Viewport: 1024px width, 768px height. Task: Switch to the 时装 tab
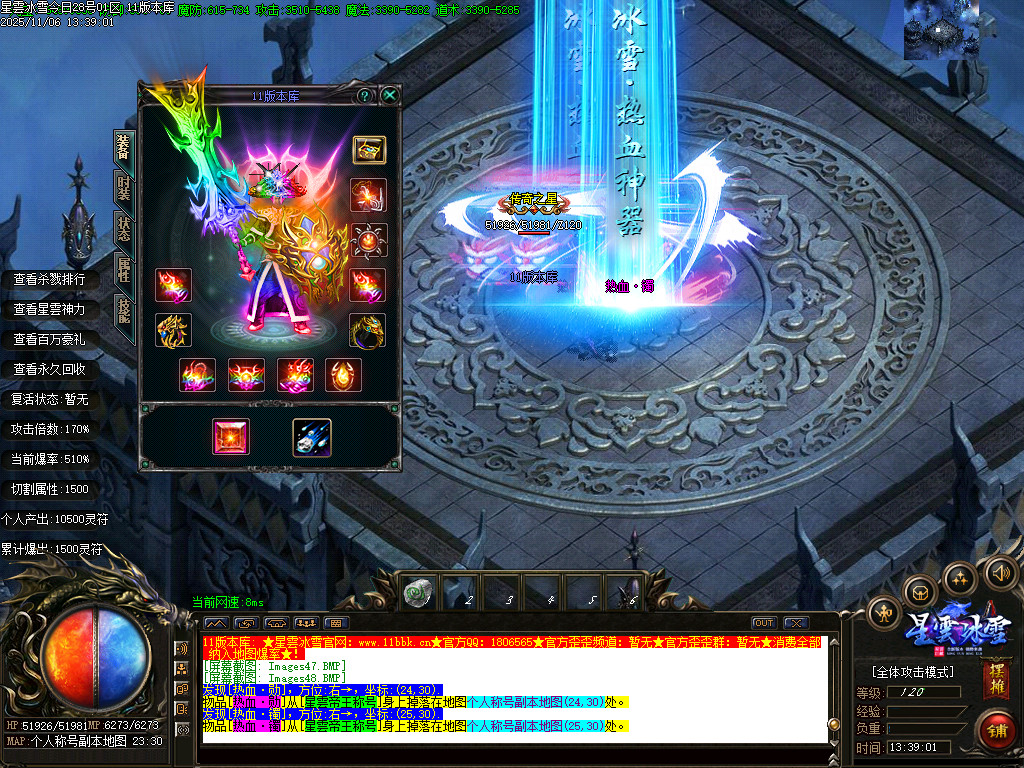coord(123,188)
